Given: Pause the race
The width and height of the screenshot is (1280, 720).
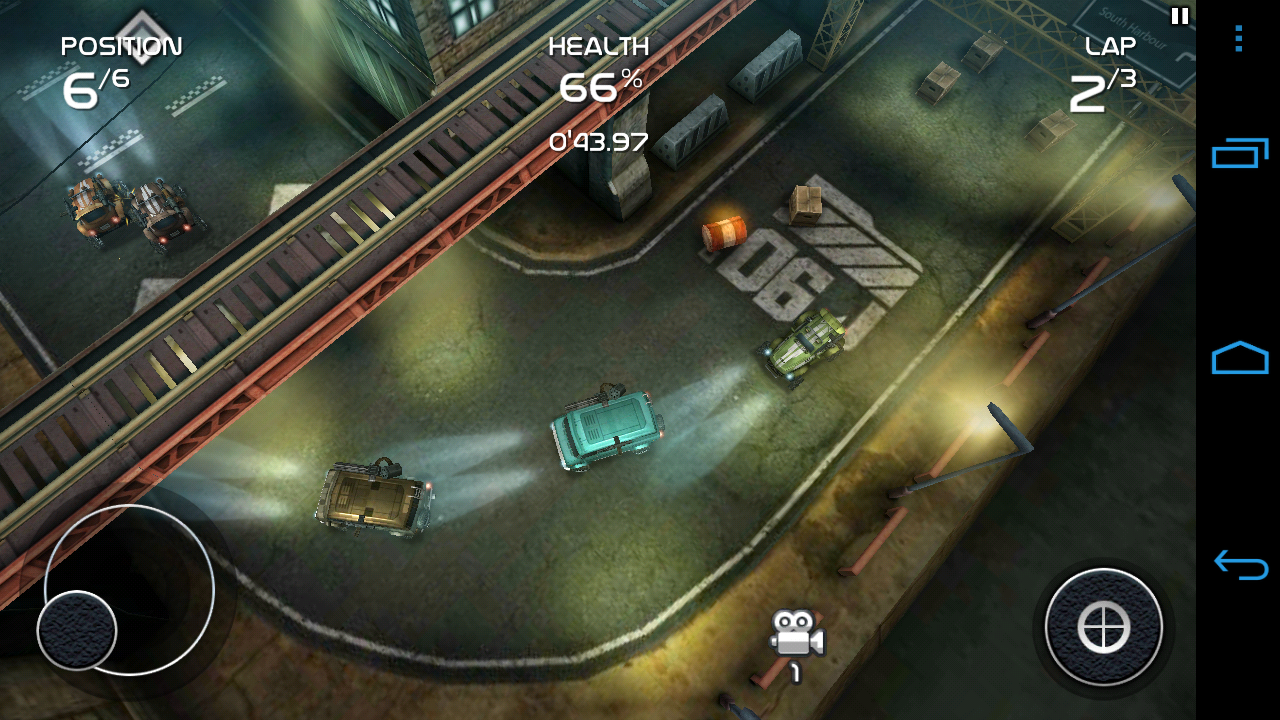Looking at the screenshot, I should [x=1180, y=16].
